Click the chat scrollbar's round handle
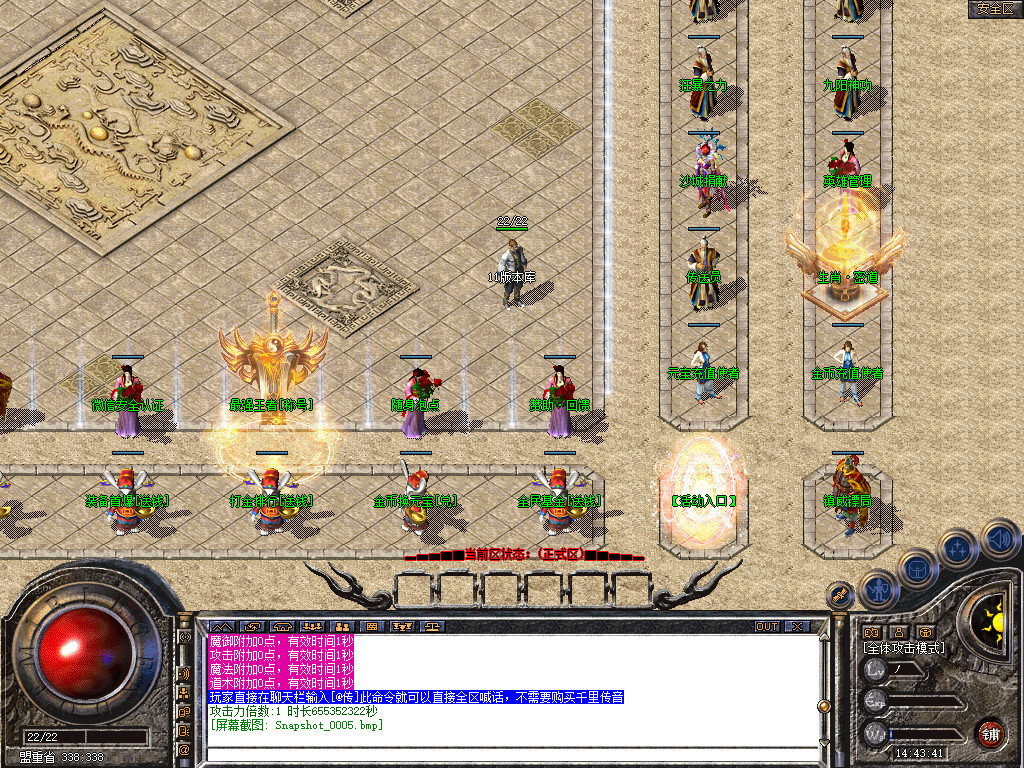Viewport: 1024px width, 768px height. coord(823,706)
